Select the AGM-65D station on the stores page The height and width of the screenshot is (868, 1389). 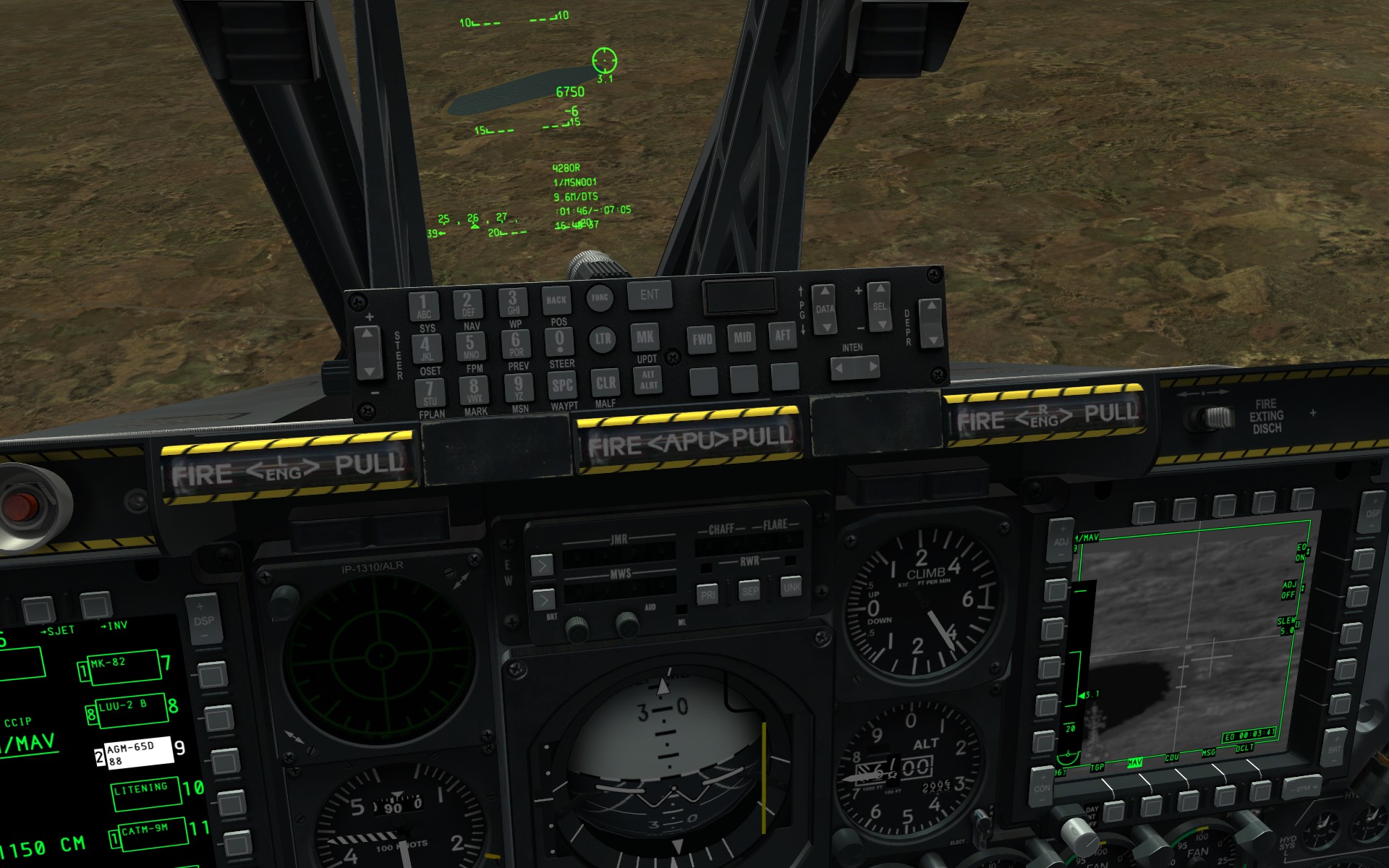pyautogui.click(x=139, y=752)
